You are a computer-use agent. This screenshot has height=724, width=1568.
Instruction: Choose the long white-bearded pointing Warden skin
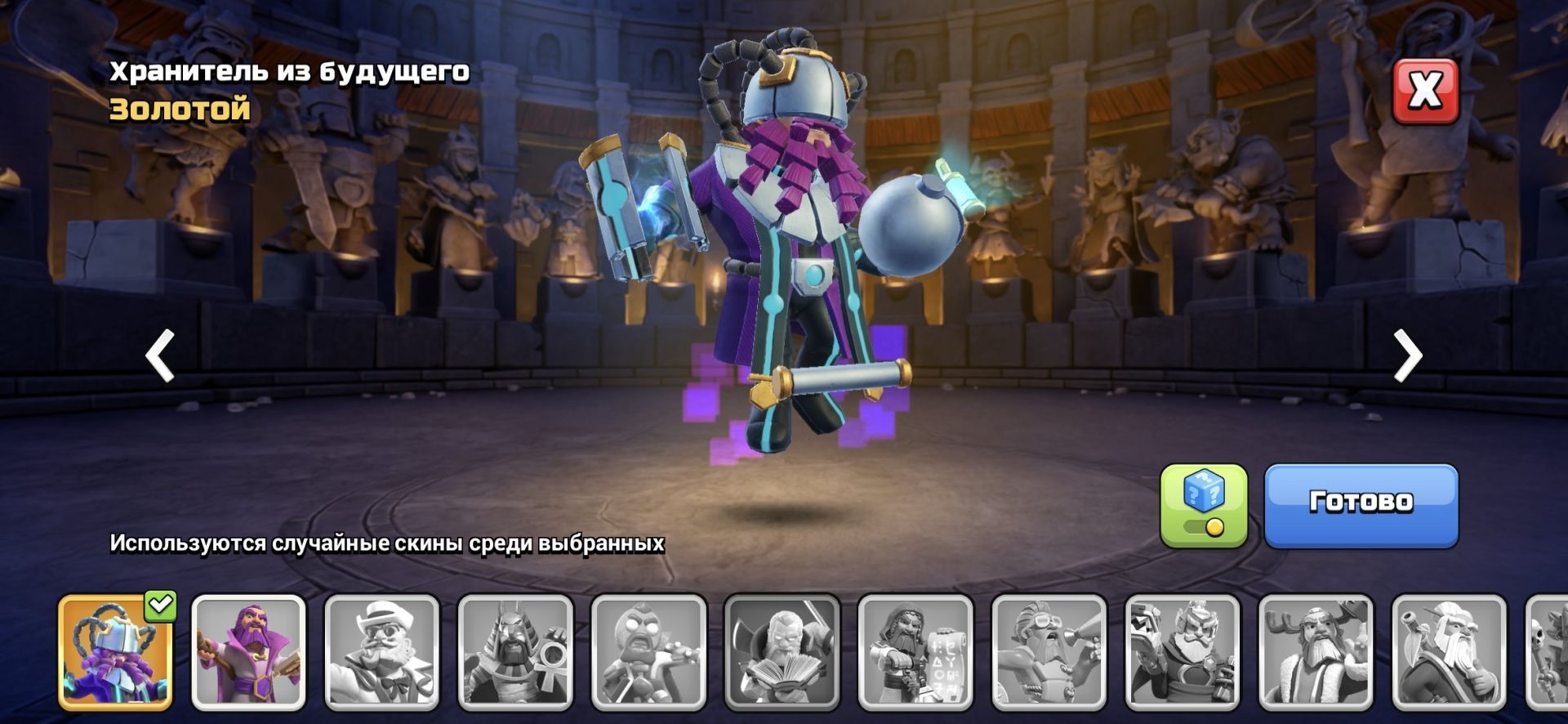(x=1449, y=651)
